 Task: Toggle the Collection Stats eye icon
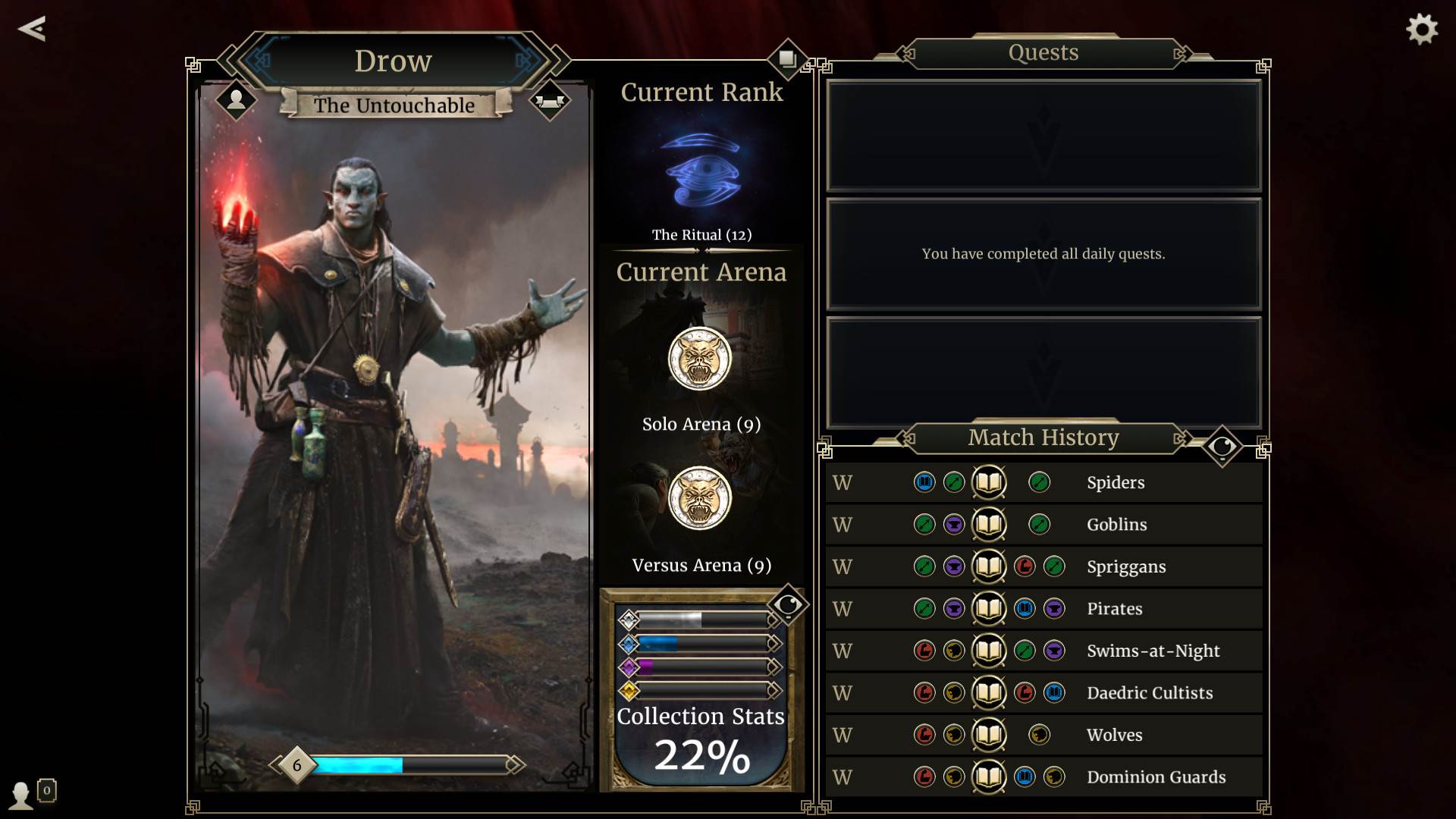click(x=788, y=604)
